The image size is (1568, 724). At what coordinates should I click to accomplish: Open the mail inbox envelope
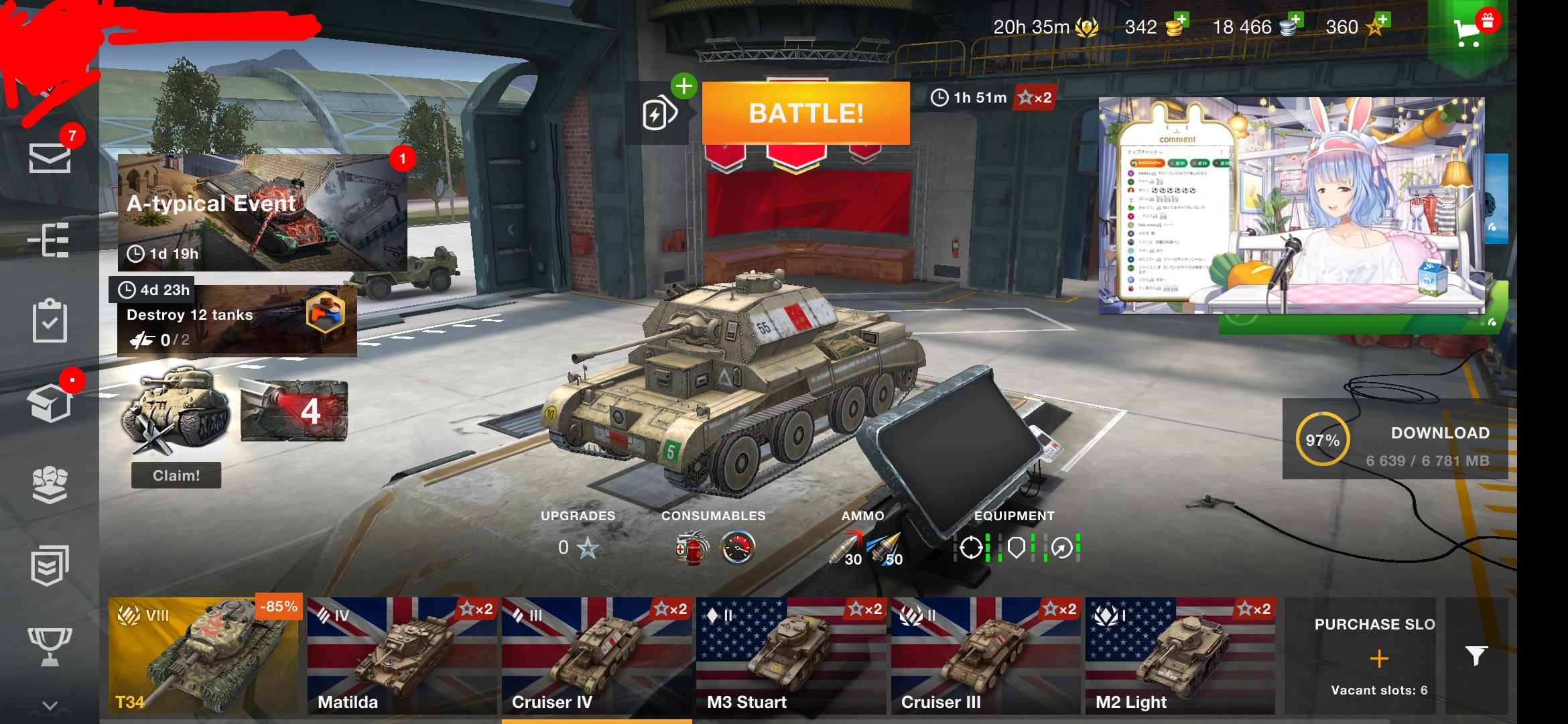pos(50,158)
